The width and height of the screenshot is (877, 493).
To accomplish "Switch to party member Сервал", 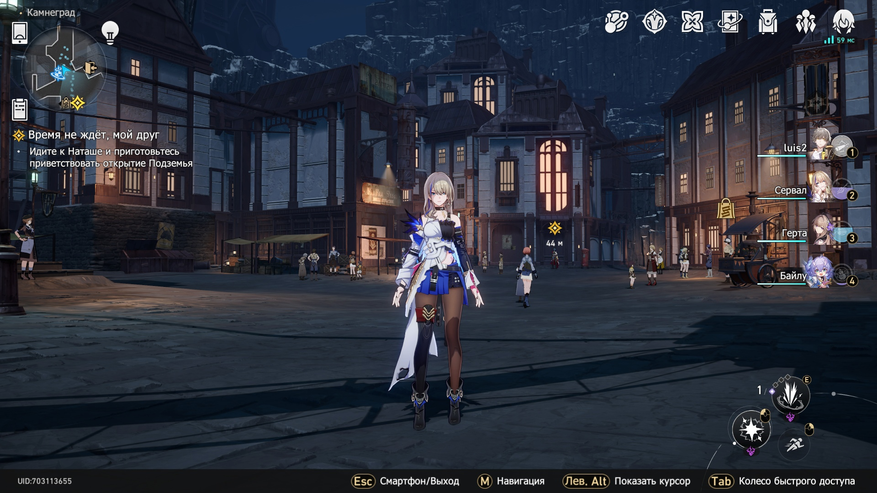I will click(x=822, y=189).
